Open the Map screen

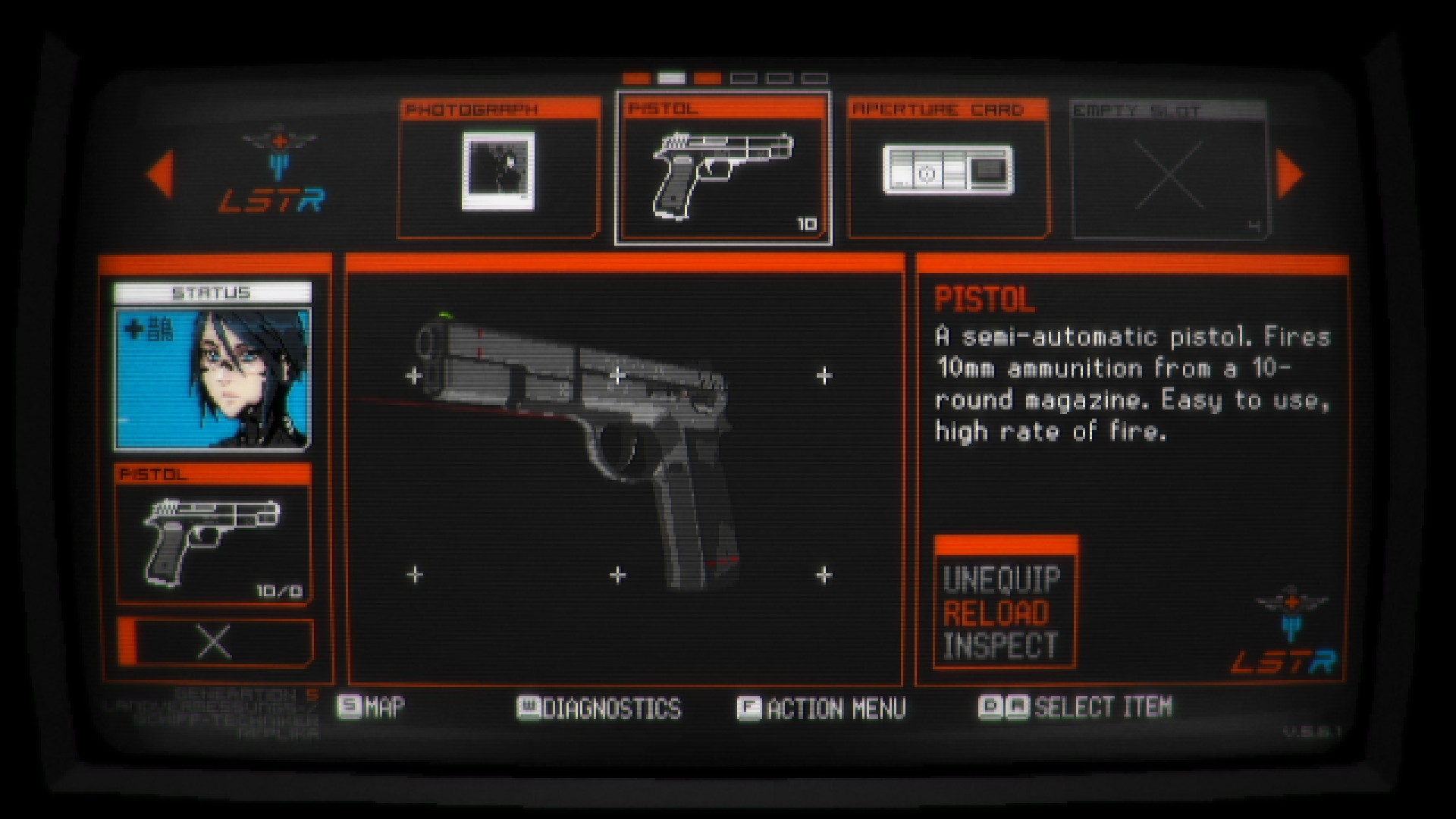(372, 708)
